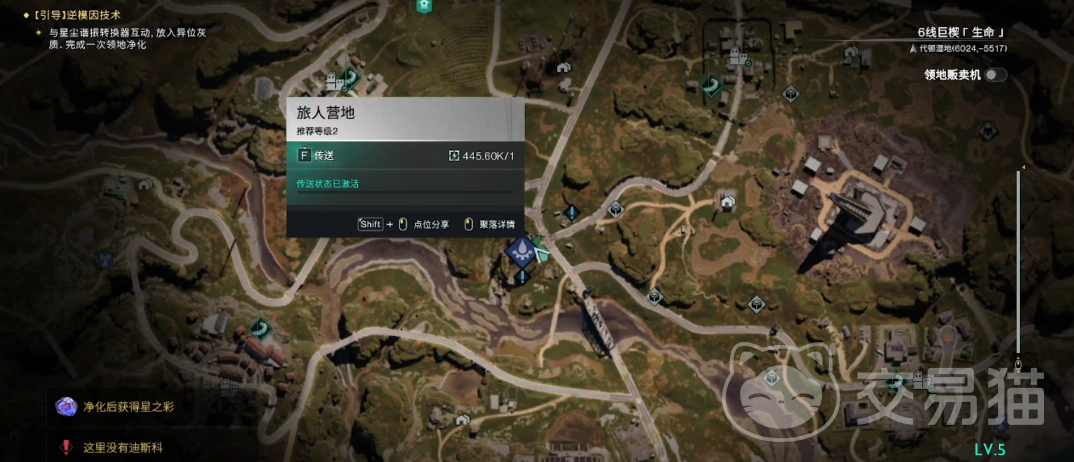Adjust the map zoom slider
The height and width of the screenshot is (462, 1074).
[x=1019, y=260]
